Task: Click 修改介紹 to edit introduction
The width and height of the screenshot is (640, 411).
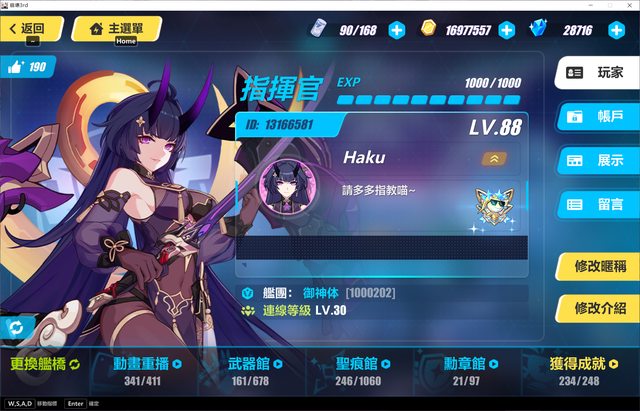Action: coord(596,305)
